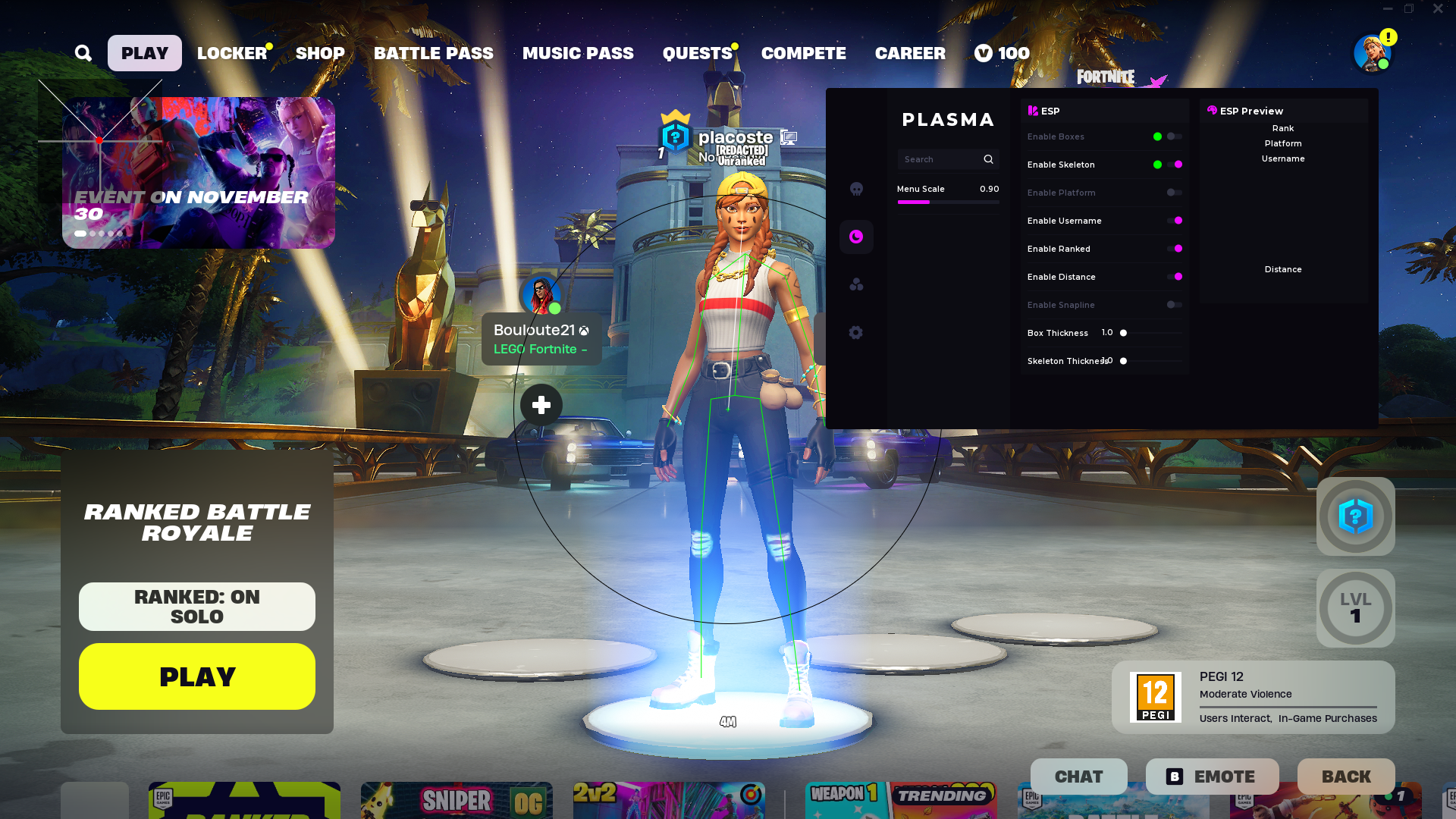This screenshot has height=819, width=1456.
Task: Open the search magnifier in the top bar
Action: coord(83,53)
